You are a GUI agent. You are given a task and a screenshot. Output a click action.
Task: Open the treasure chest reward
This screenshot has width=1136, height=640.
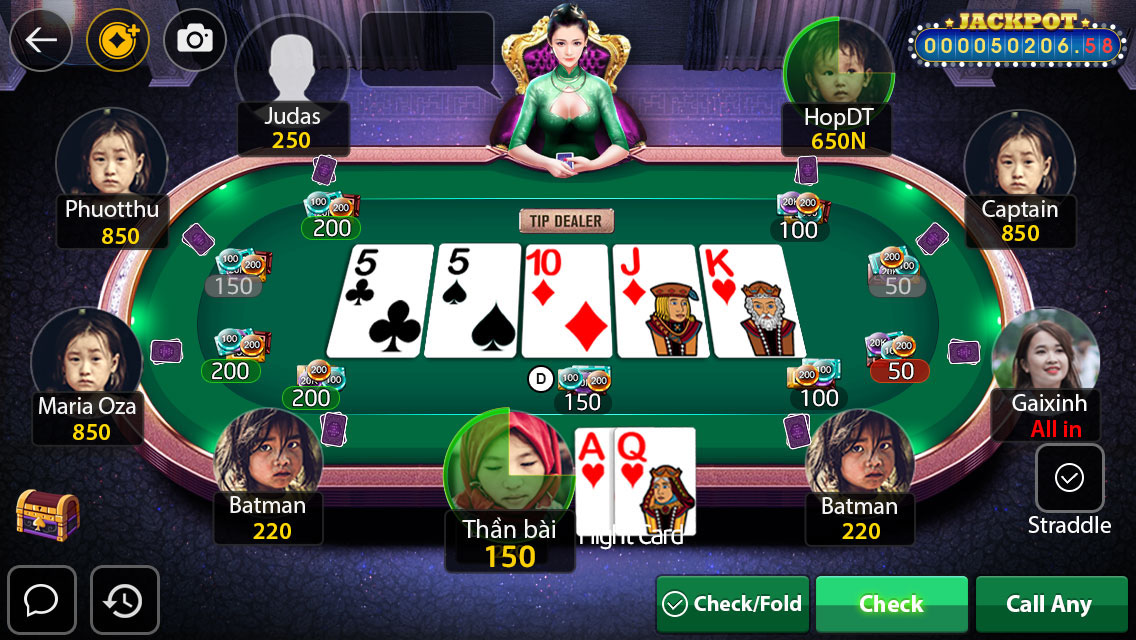click(x=47, y=514)
